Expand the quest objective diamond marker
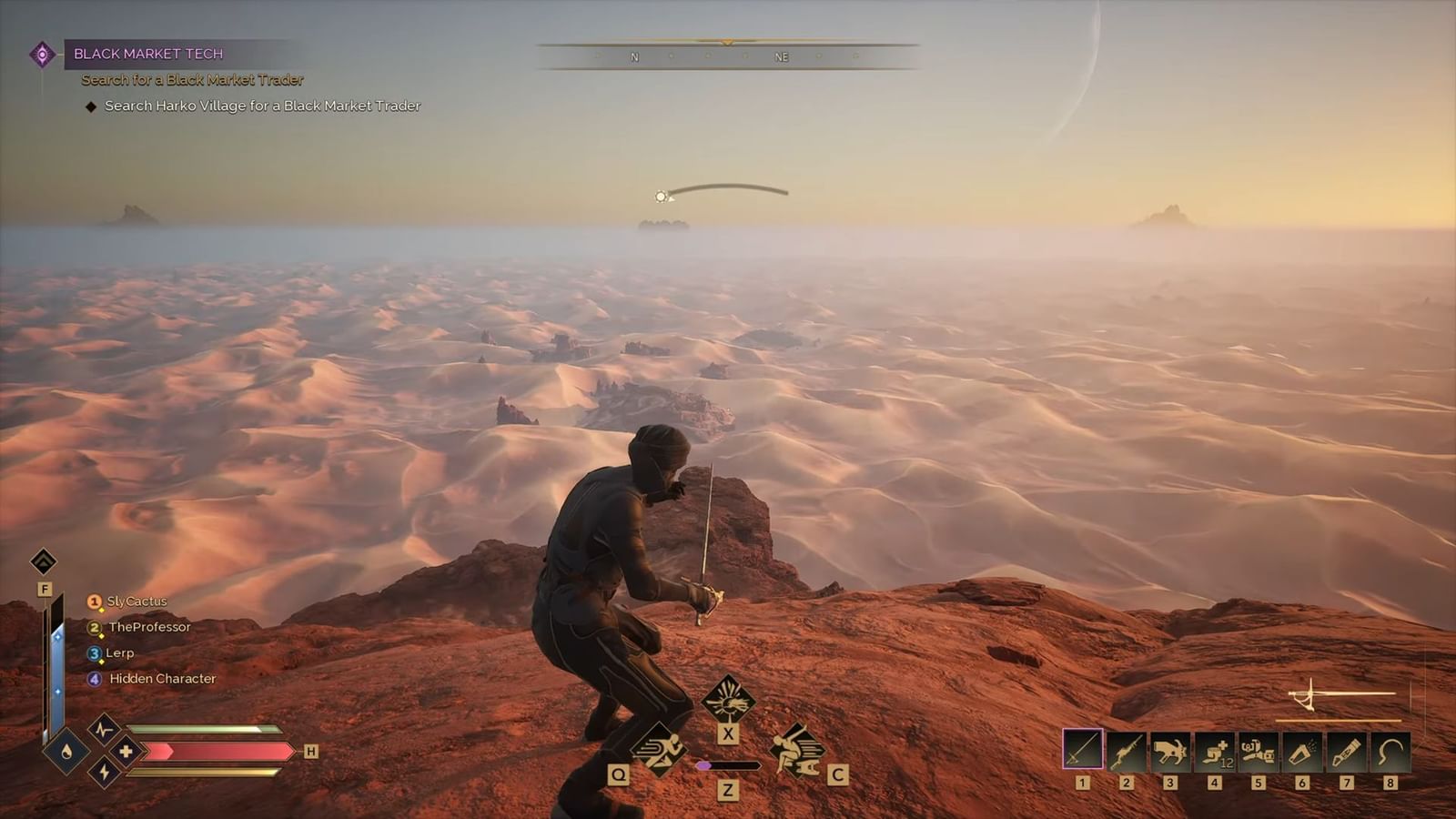The height and width of the screenshot is (819, 1456). [x=90, y=106]
